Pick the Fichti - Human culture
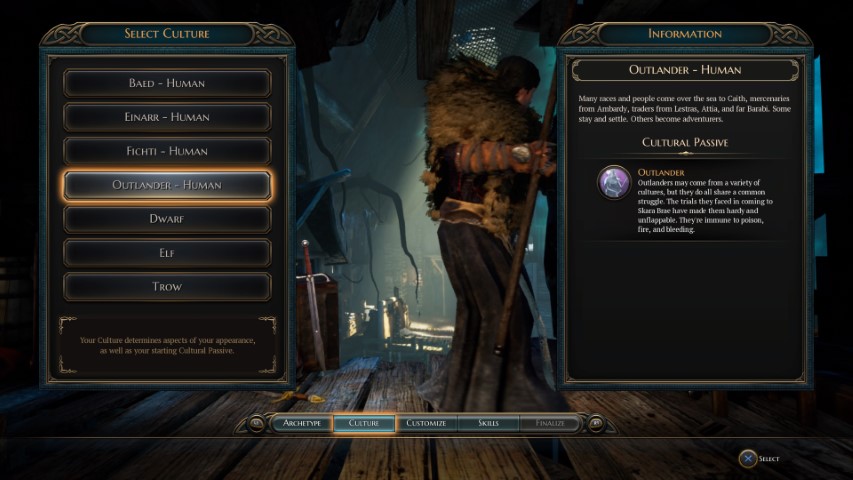The width and height of the screenshot is (853, 480). (167, 151)
